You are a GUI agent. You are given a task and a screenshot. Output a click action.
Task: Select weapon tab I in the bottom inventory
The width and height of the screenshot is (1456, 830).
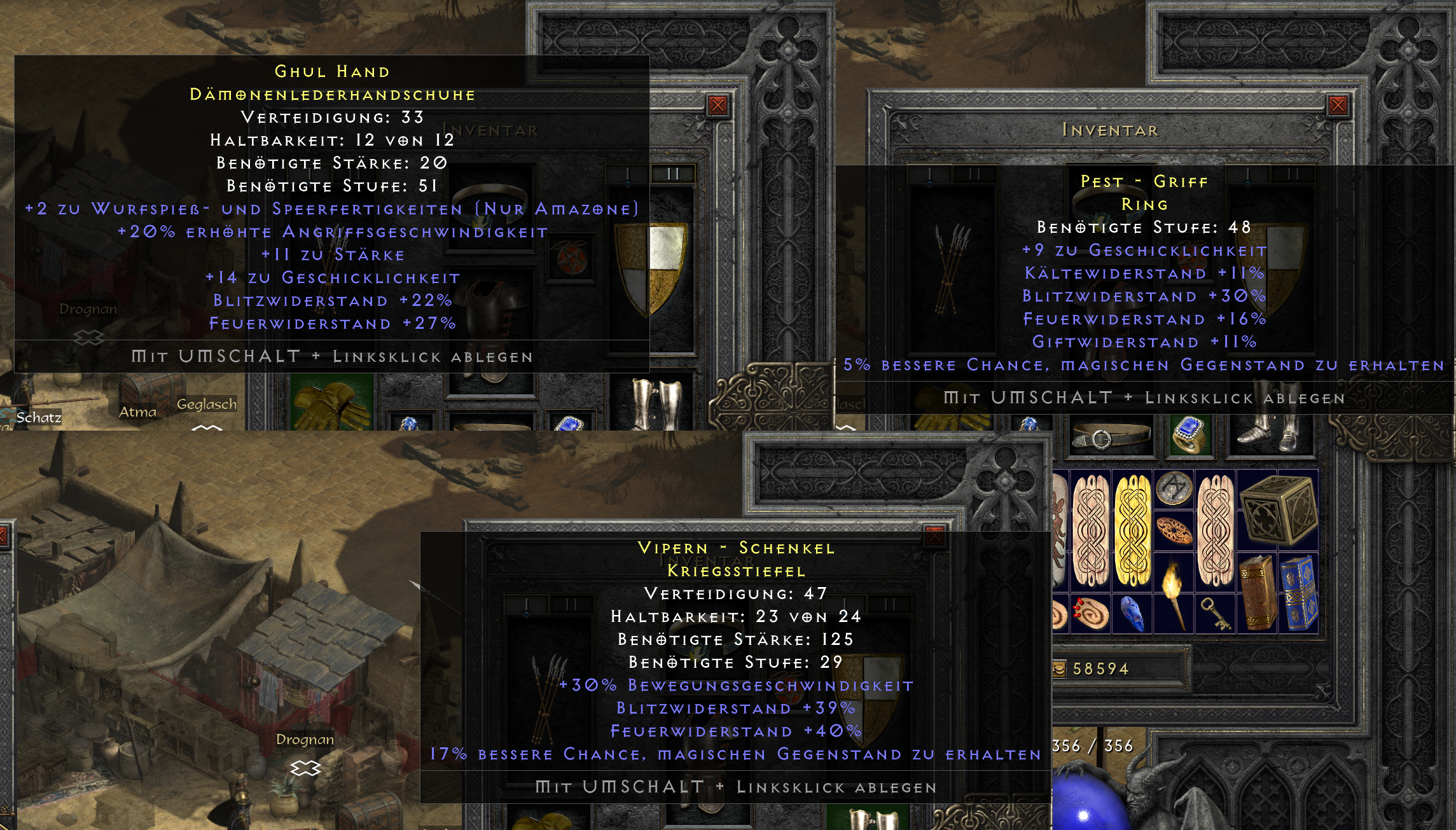coord(527,604)
